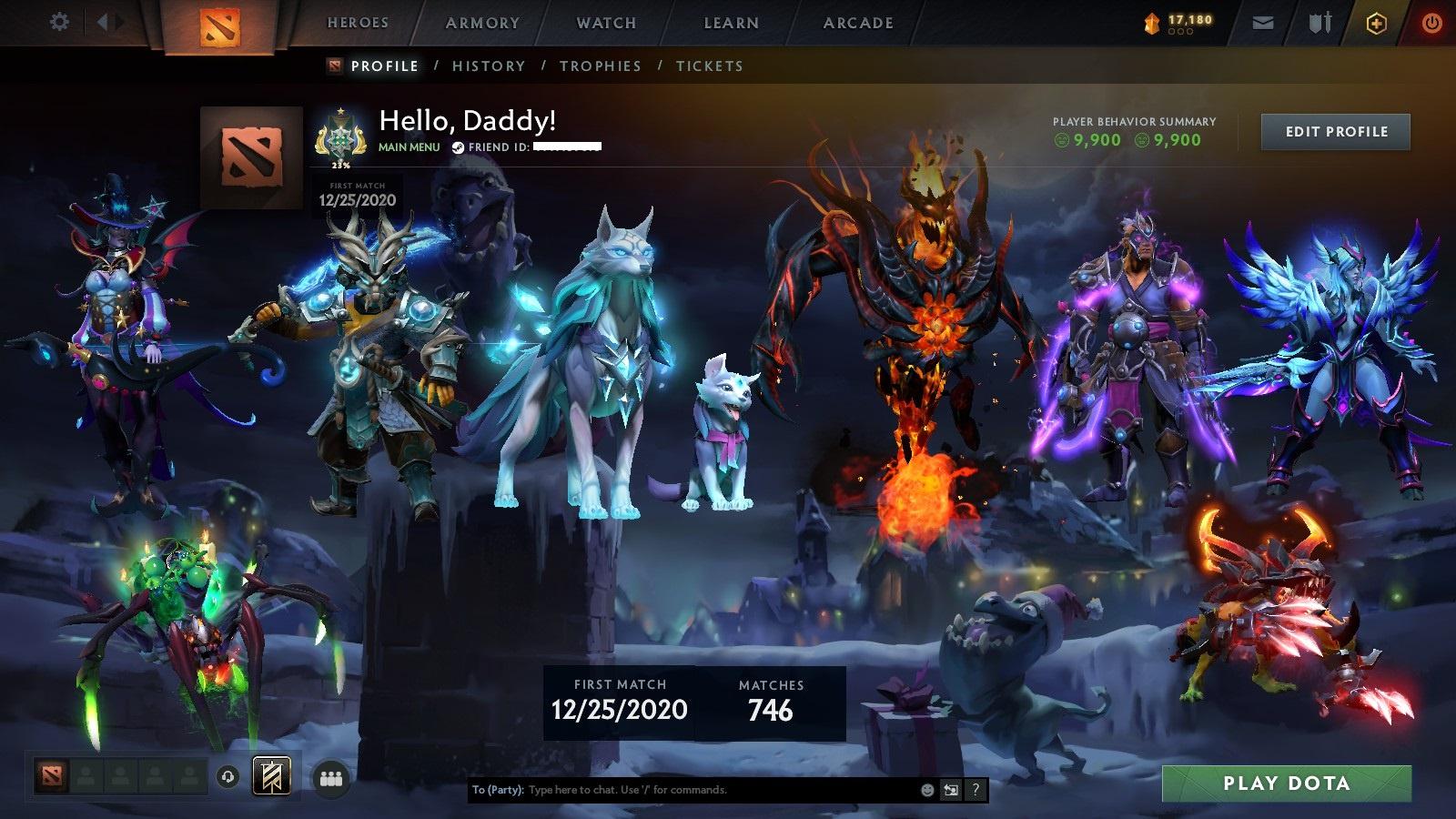Screen dimensions: 1456x819
Task: Open the mail inbox envelope icon
Action: (1263, 23)
